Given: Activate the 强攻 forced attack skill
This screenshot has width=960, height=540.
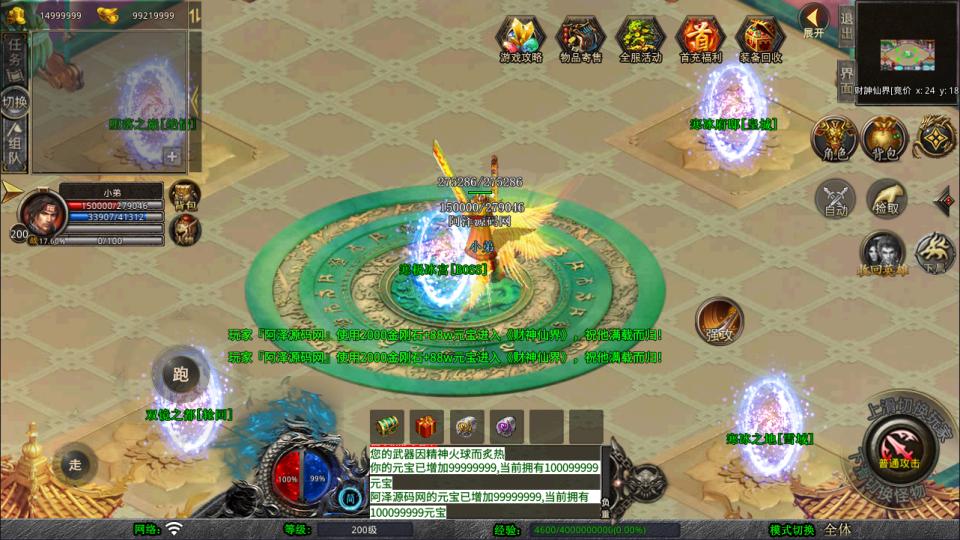Looking at the screenshot, I should pos(719,321).
